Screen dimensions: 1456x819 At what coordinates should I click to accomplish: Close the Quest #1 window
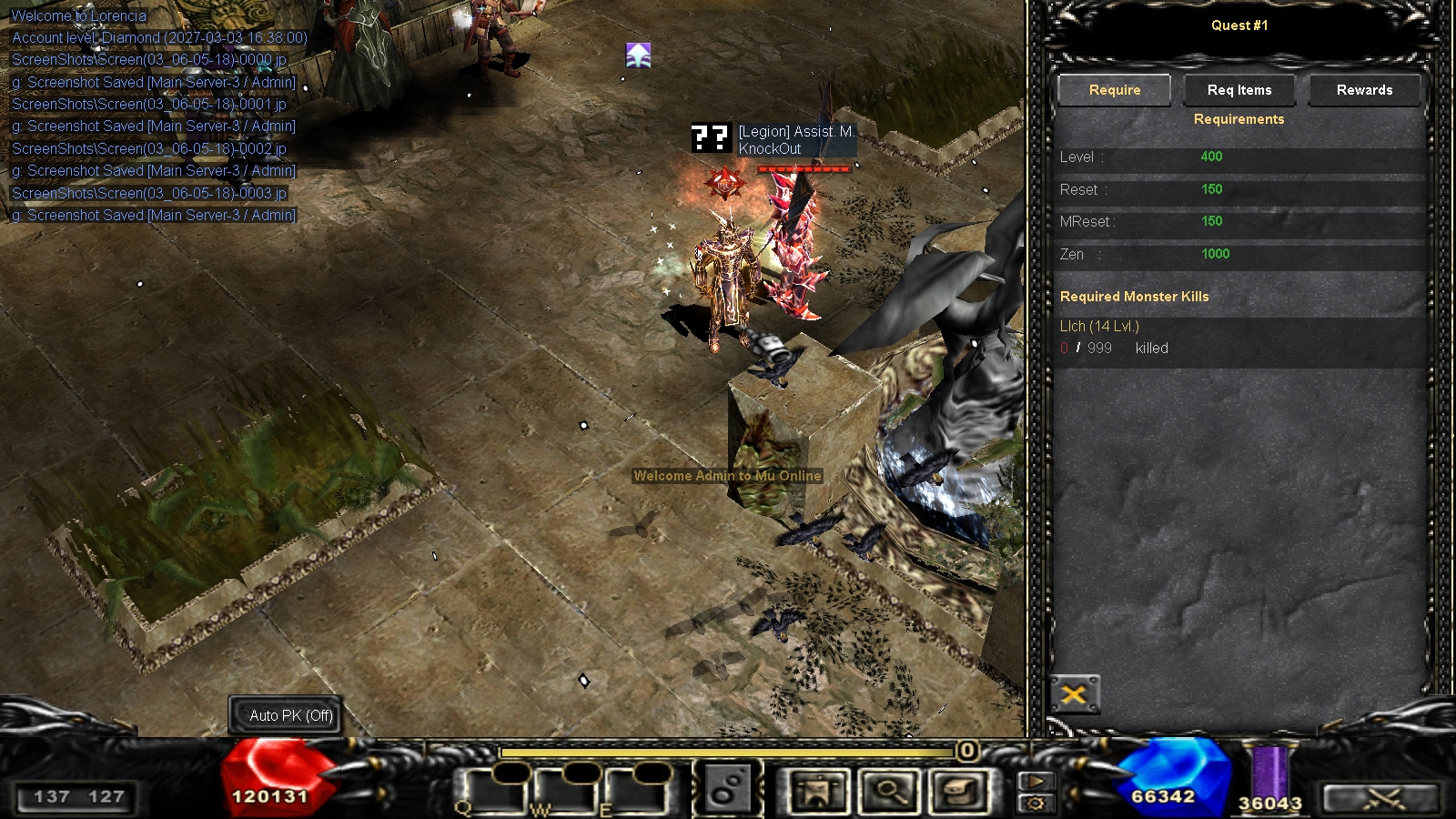1075,696
